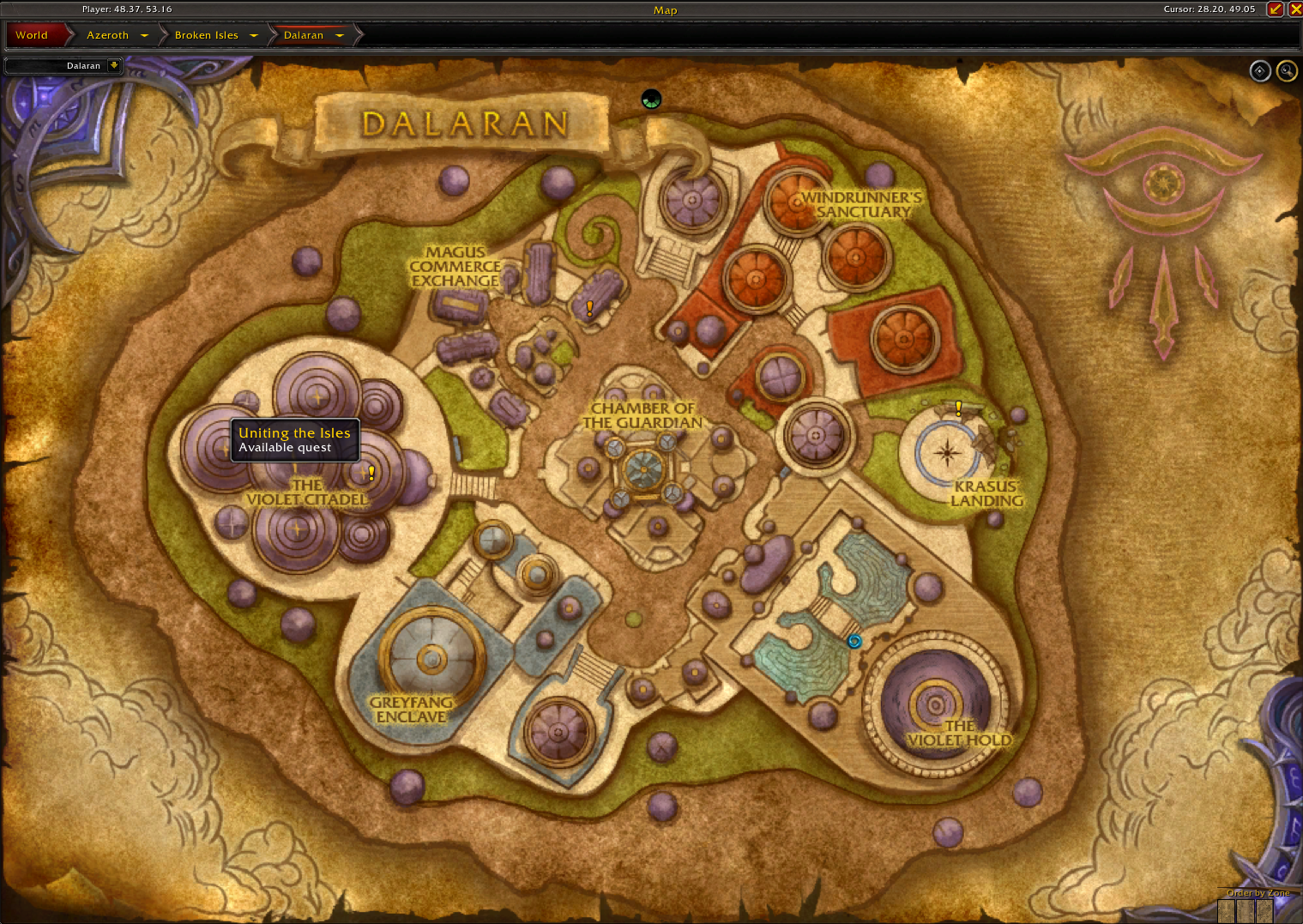
Task: Click the blue swirl marker near the Violet Hold
Action: tap(854, 640)
